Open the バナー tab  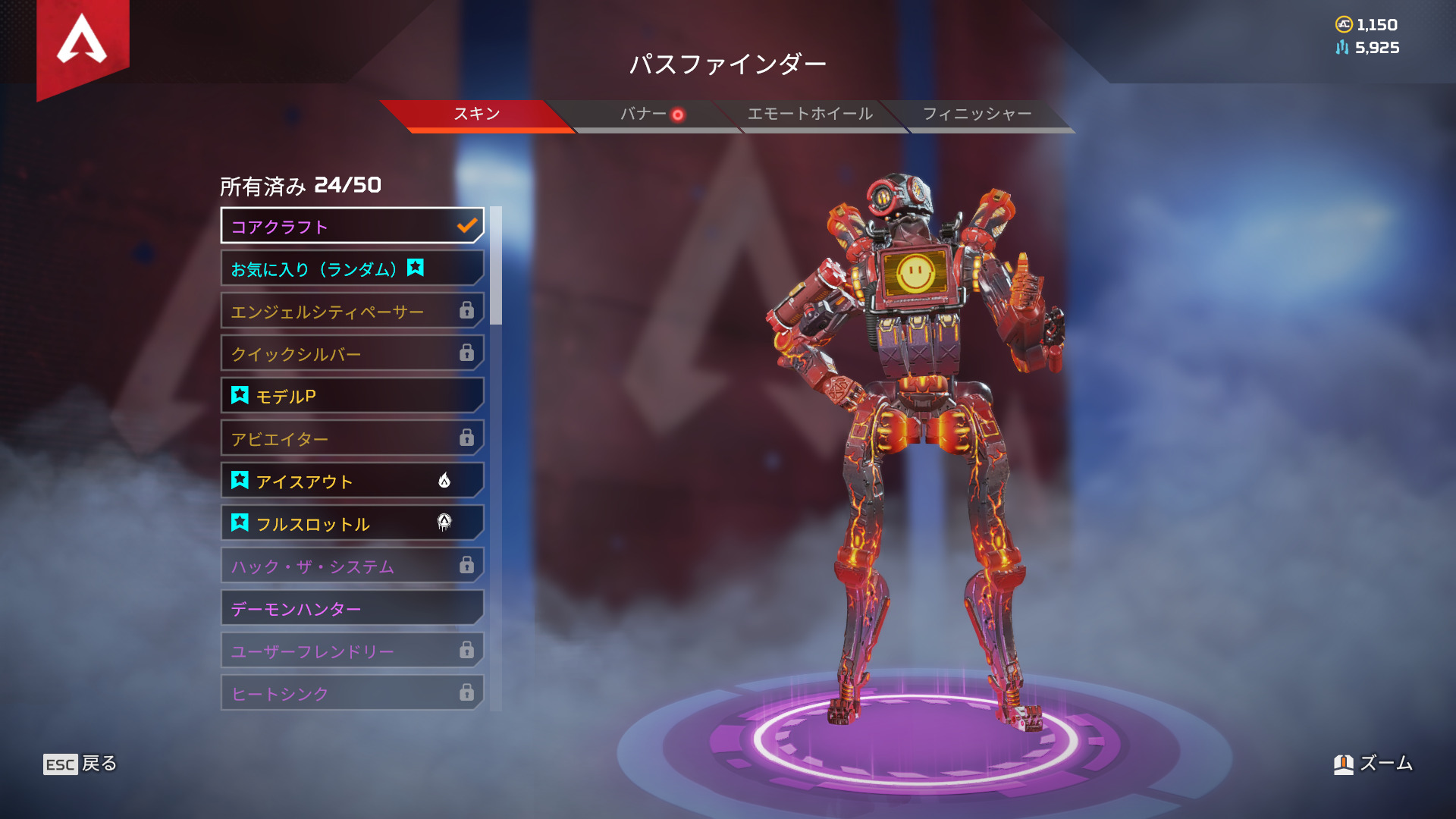tap(644, 115)
